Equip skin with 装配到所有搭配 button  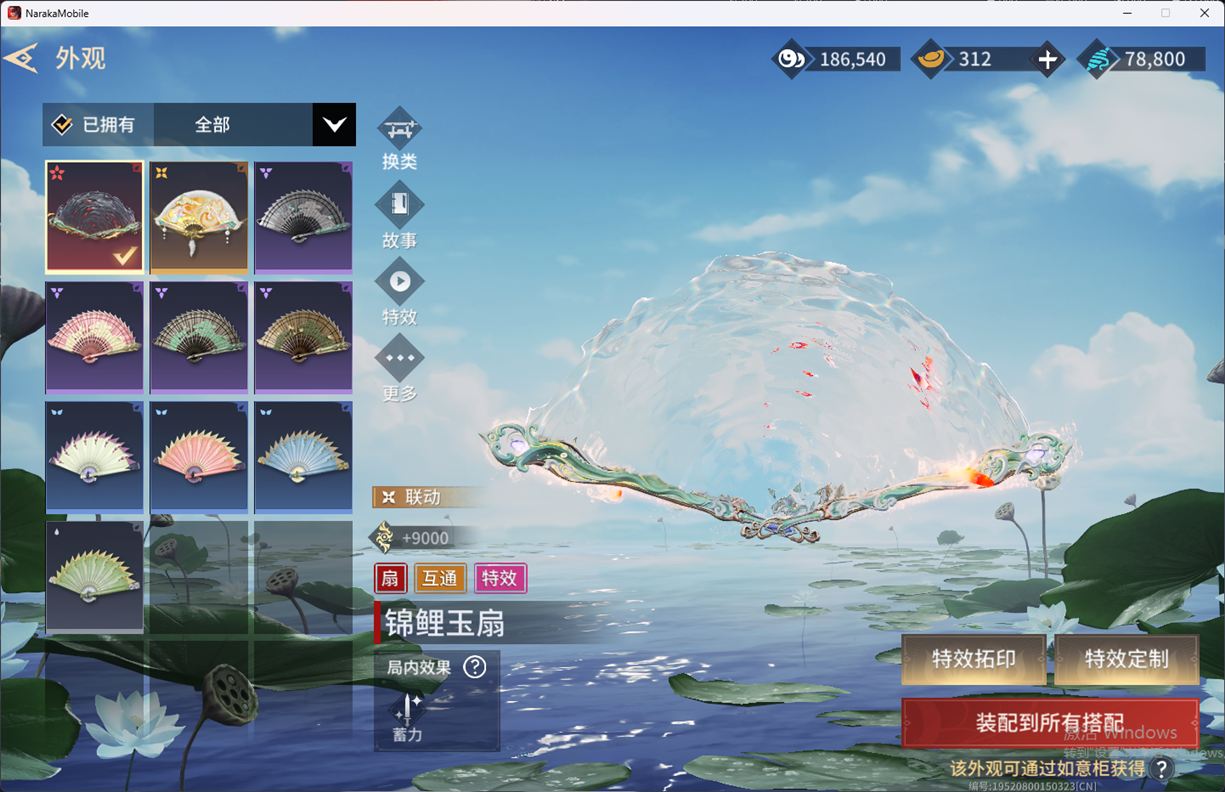(x=1049, y=723)
